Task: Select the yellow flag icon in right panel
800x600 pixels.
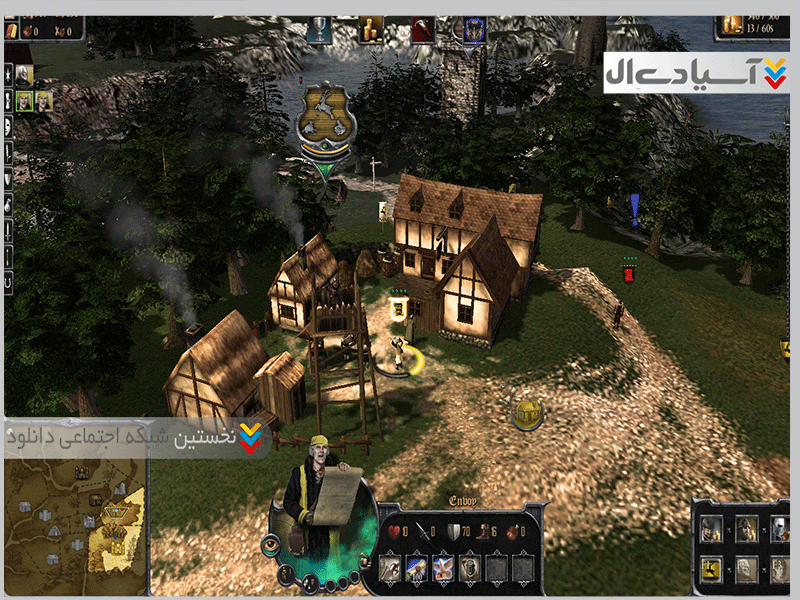Action: [x=708, y=568]
